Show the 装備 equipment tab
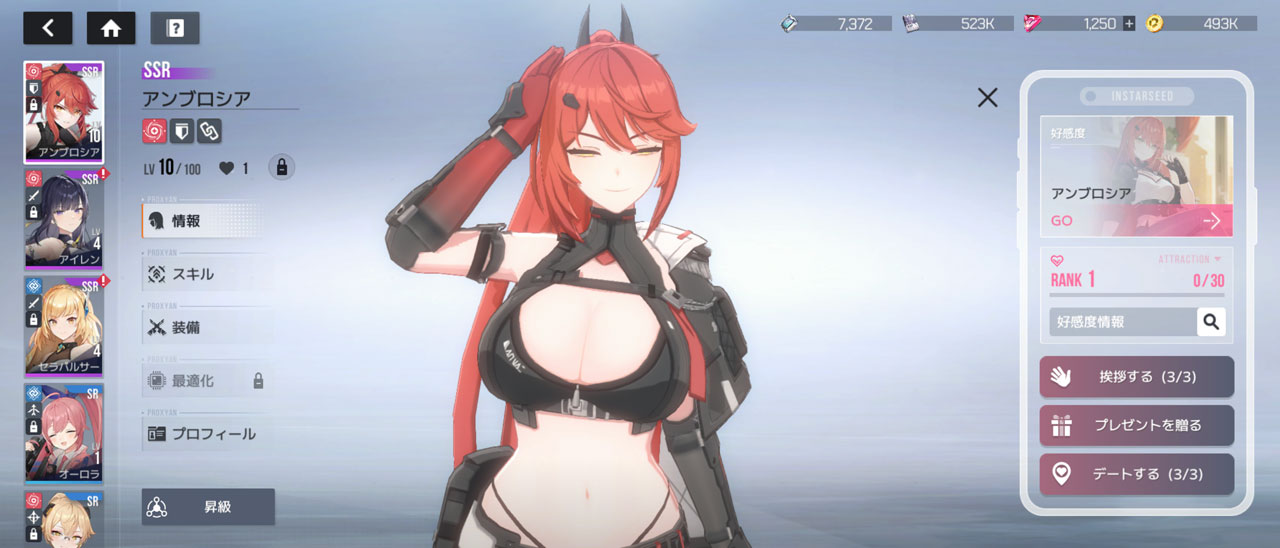Viewport: 1280px width, 548px height. [205, 327]
